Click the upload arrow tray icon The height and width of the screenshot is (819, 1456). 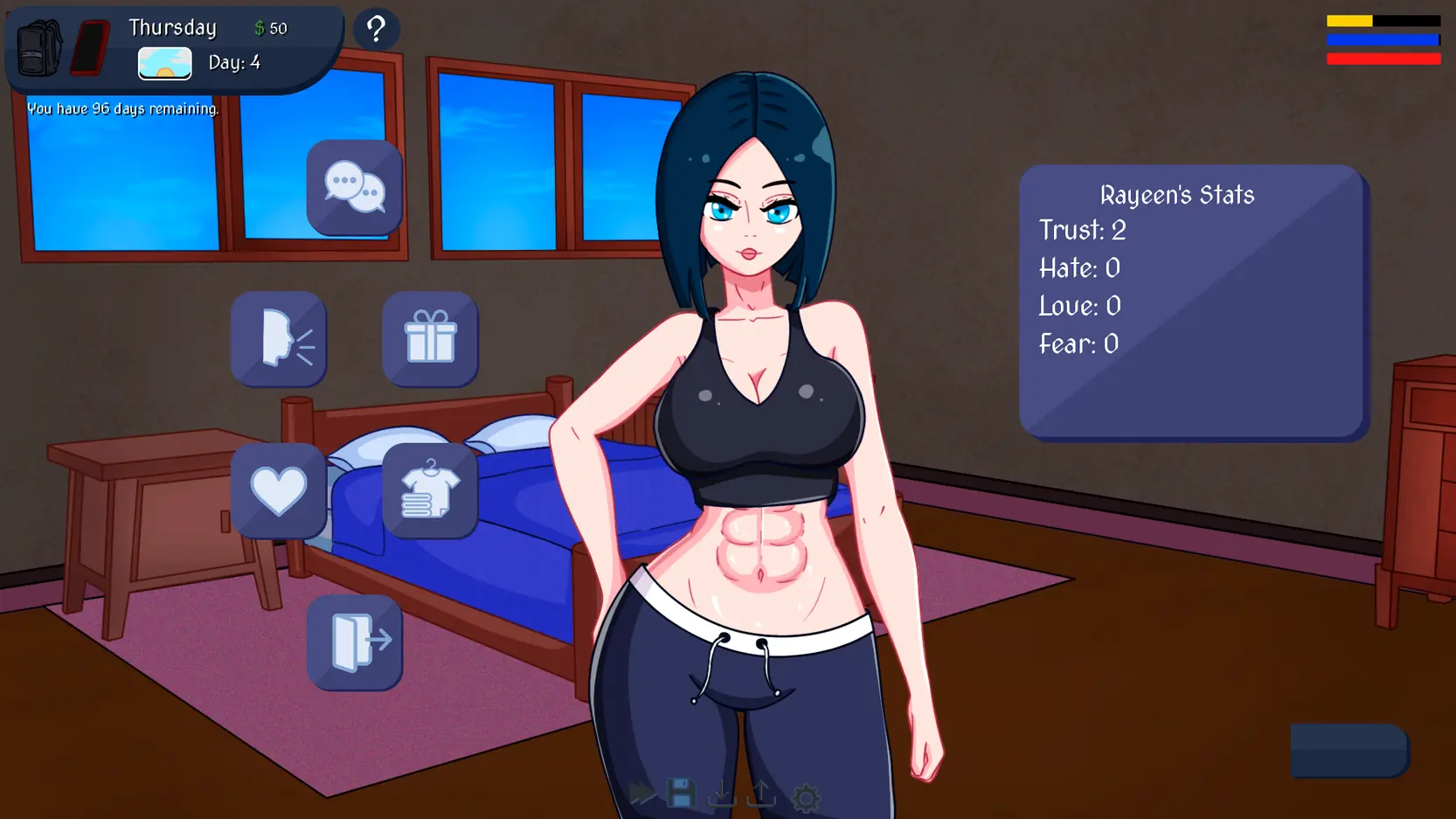tap(762, 795)
